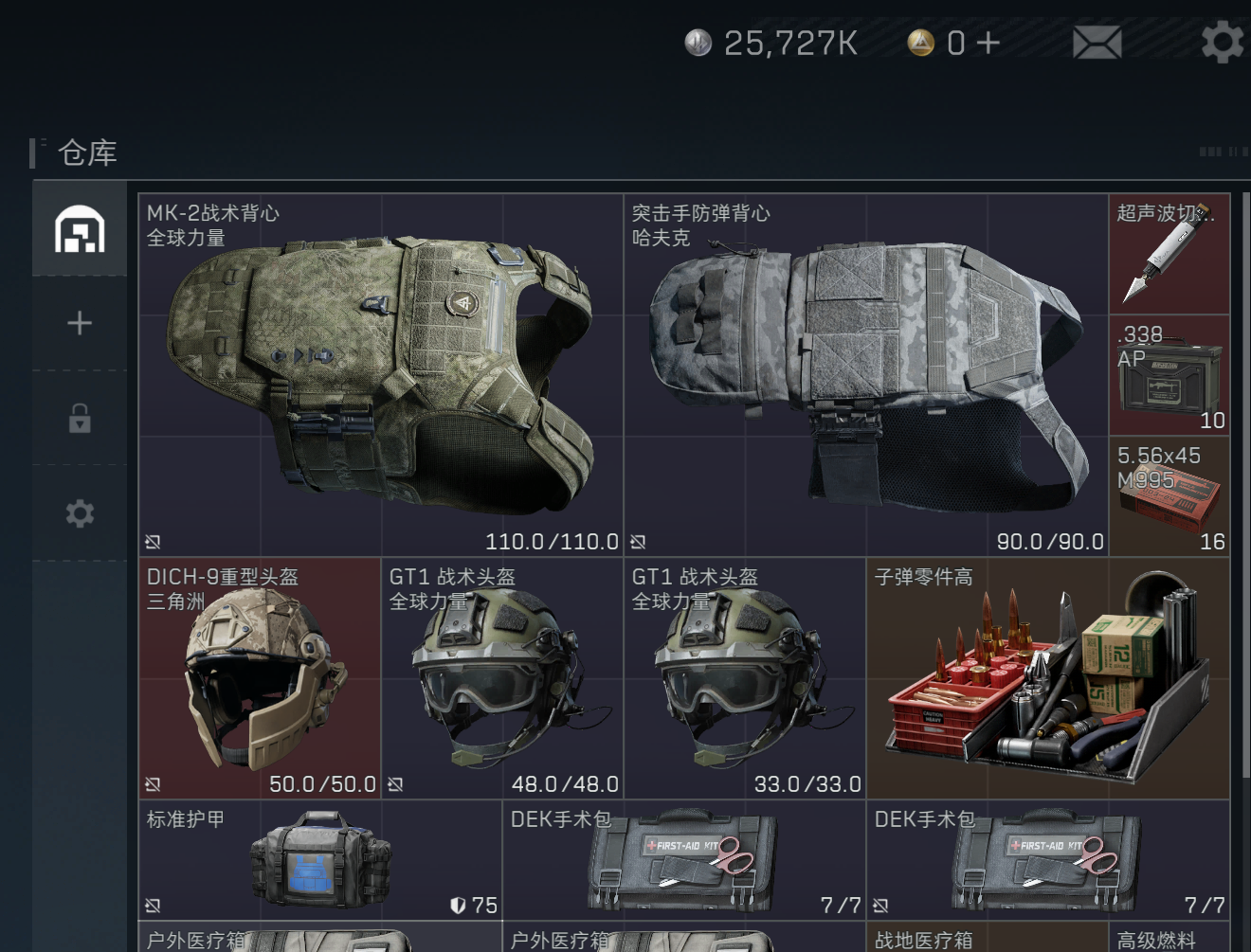The width and height of the screenshot is (1251, 952).
Task: Select the main stash tab icon
Action: coord(80,229)
